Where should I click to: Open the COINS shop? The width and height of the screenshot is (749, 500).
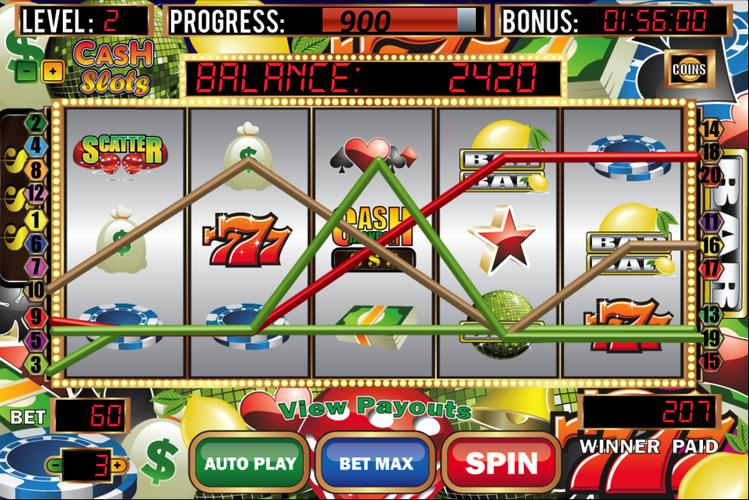(x=688, y=70)
